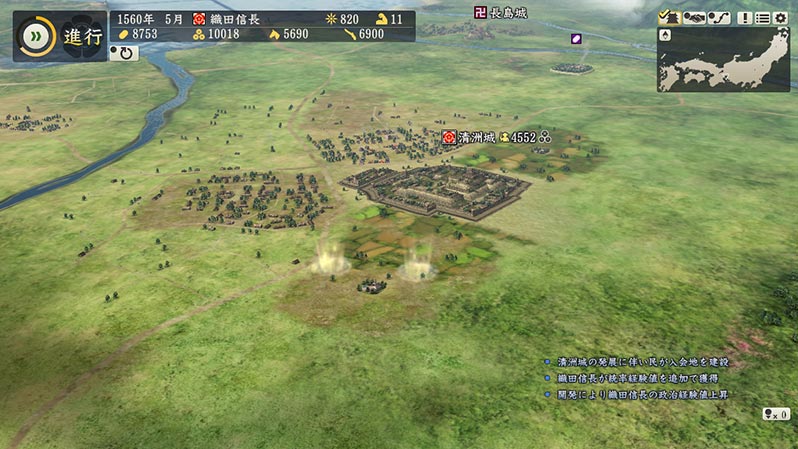Image resolution: width=798 pixels, height=449 pixels.
Task: Toggle the castle view filter with checkmark
Action: [x=669, y=18]
